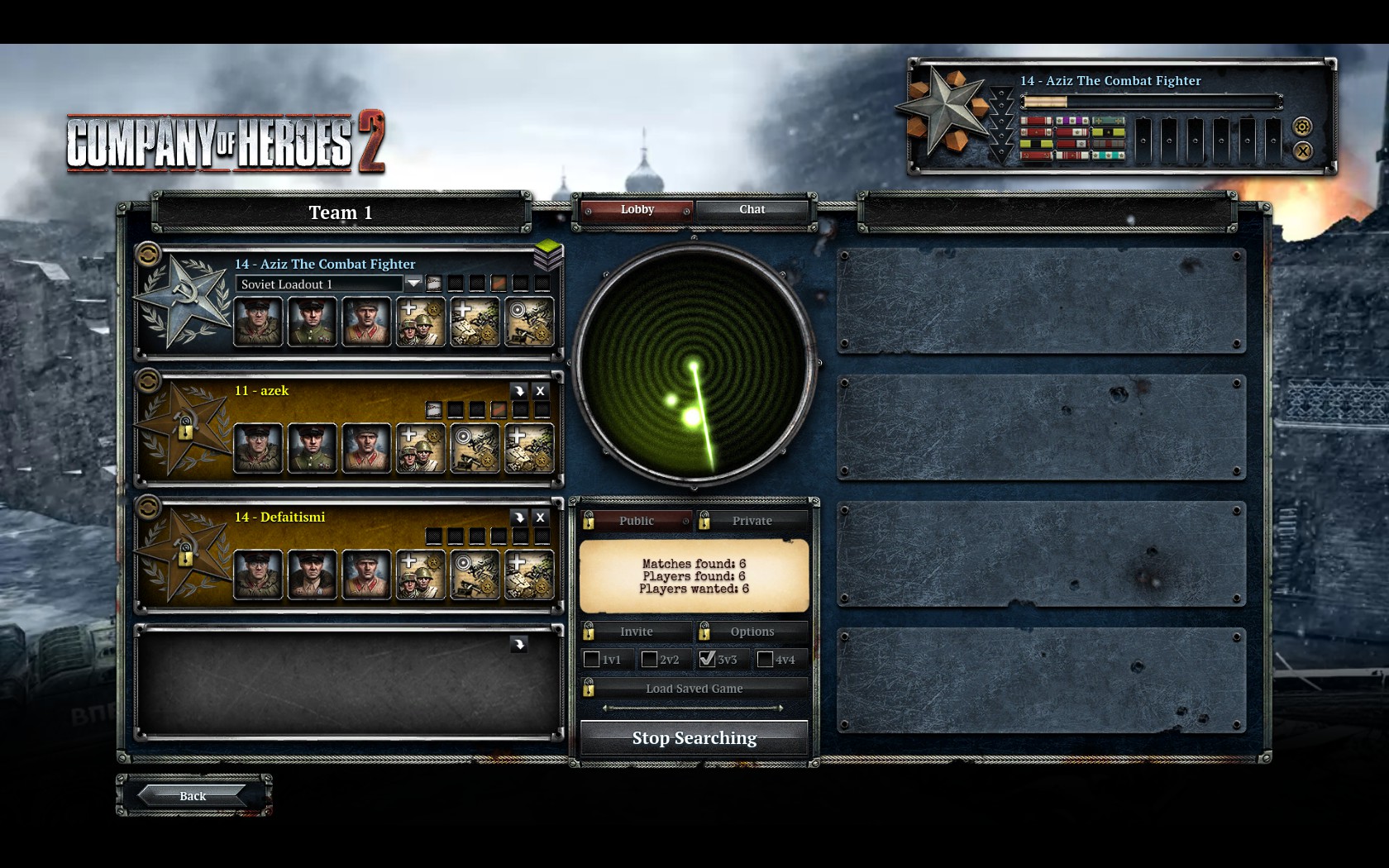Click the gear icon on the profile banner
The height and width of the screenshot is (868, 1389).
1302,126
